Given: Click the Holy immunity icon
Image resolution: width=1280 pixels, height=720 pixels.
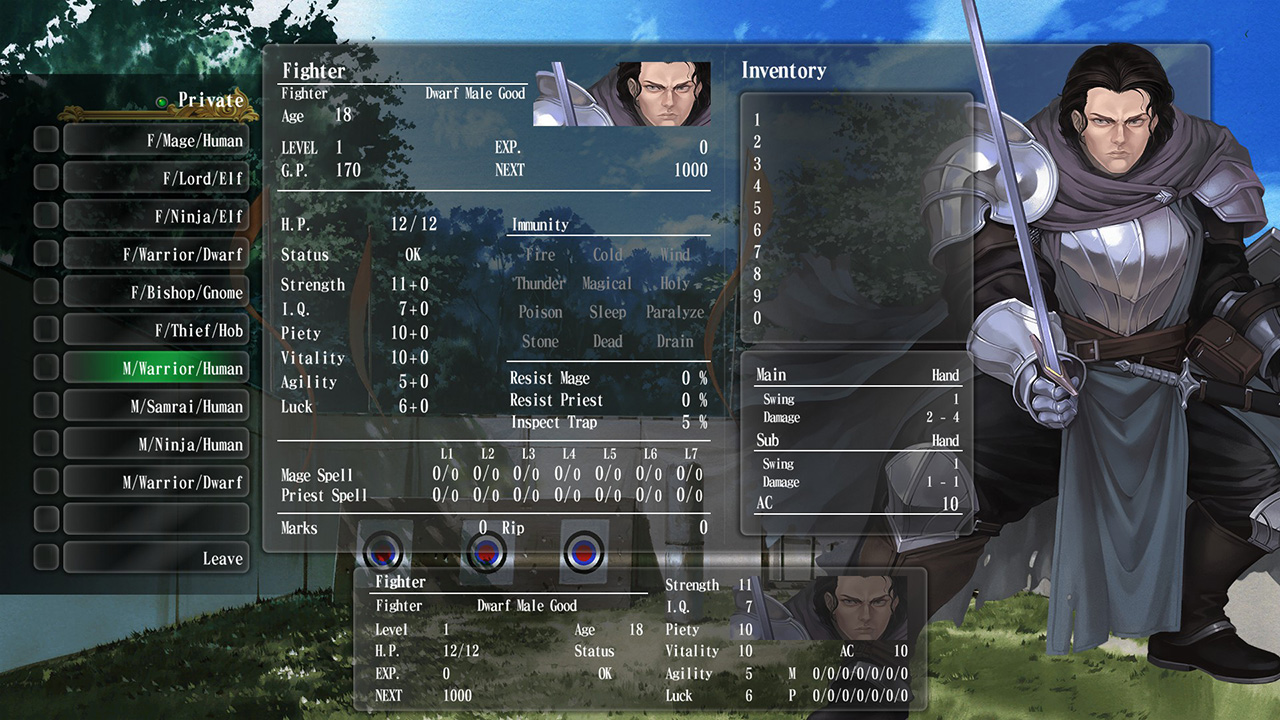Looking at the screenshot, I should (675, 284).
